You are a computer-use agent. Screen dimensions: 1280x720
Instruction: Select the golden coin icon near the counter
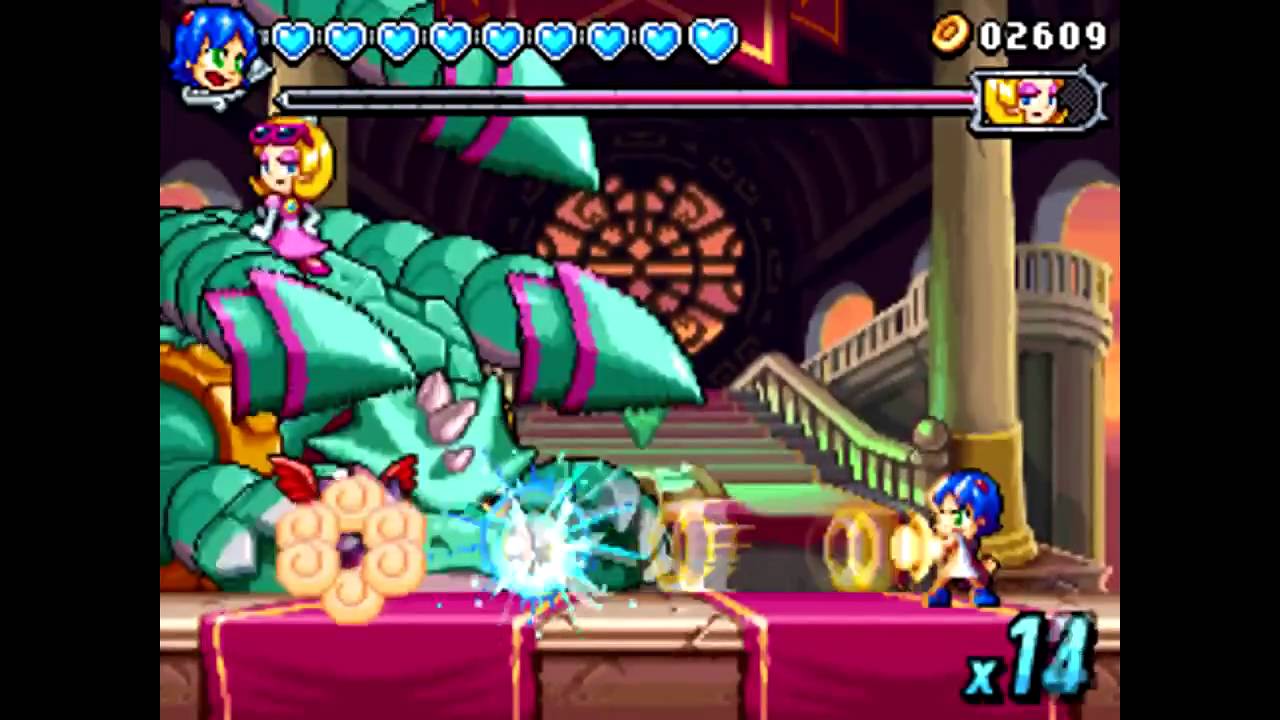pyautogui.click(x=948, y=36)
